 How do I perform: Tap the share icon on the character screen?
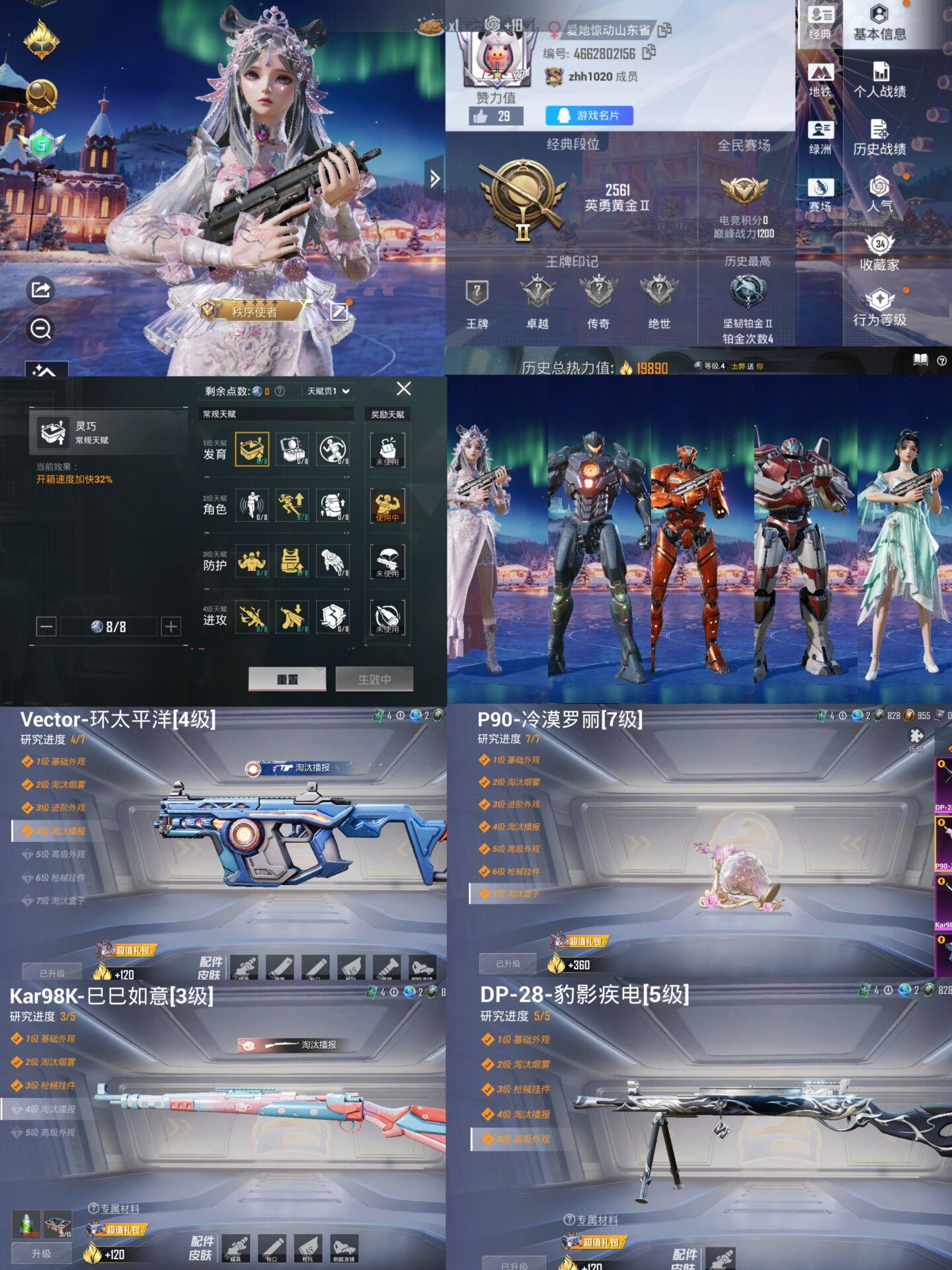pyautogui.click(x=40, y=289)
